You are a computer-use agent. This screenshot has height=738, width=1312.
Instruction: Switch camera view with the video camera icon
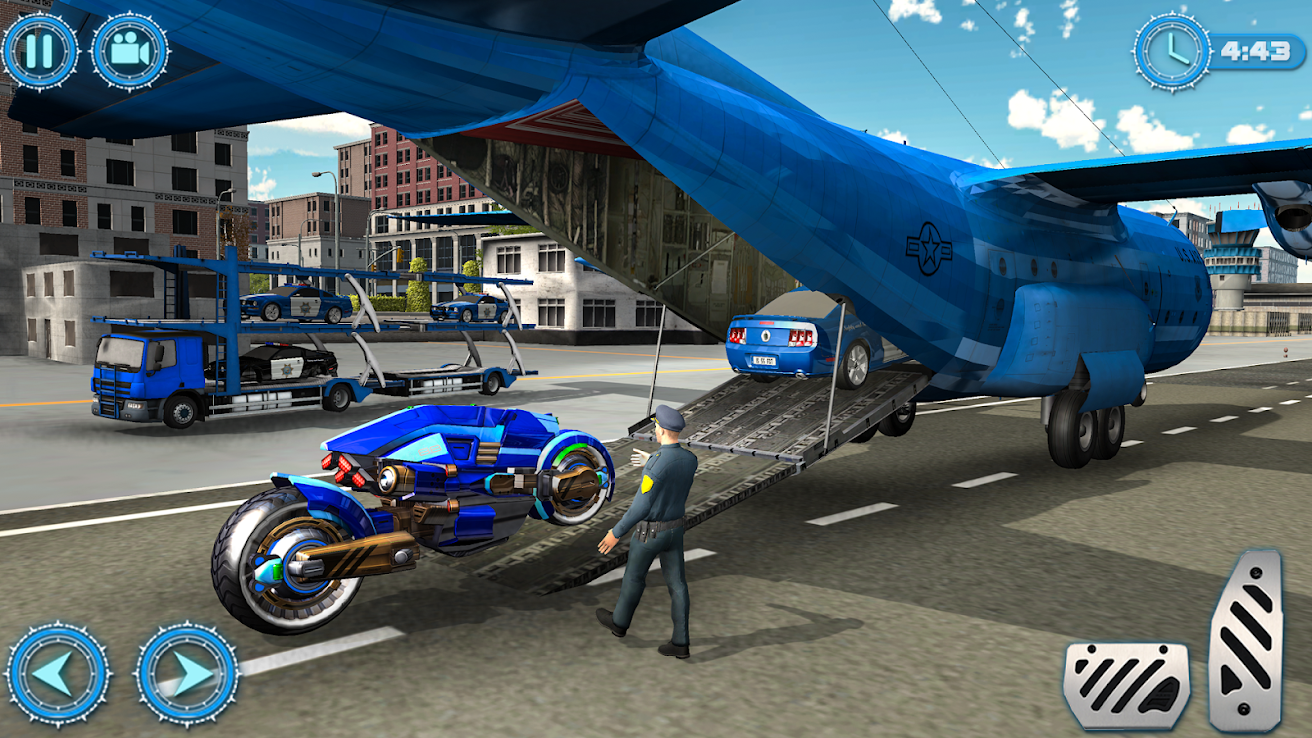[128, 52]
